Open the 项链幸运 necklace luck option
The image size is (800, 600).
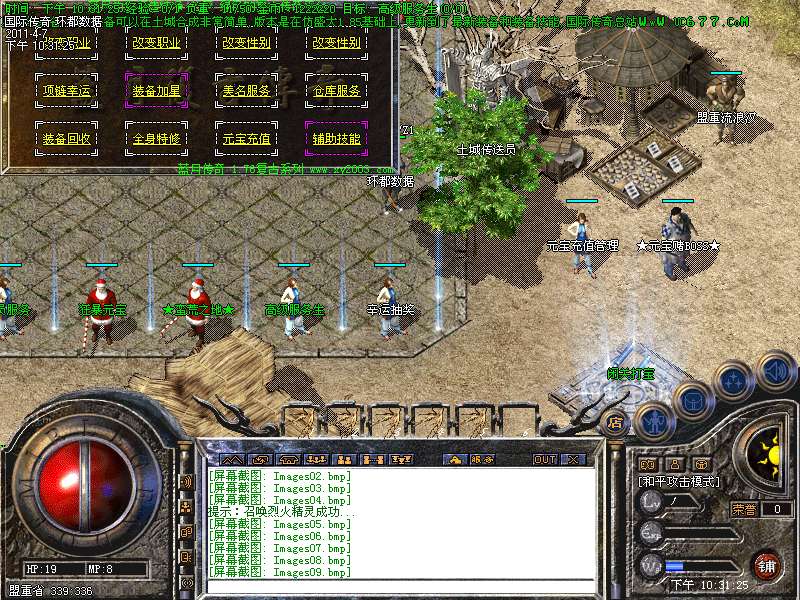click(x=66, y=91)
